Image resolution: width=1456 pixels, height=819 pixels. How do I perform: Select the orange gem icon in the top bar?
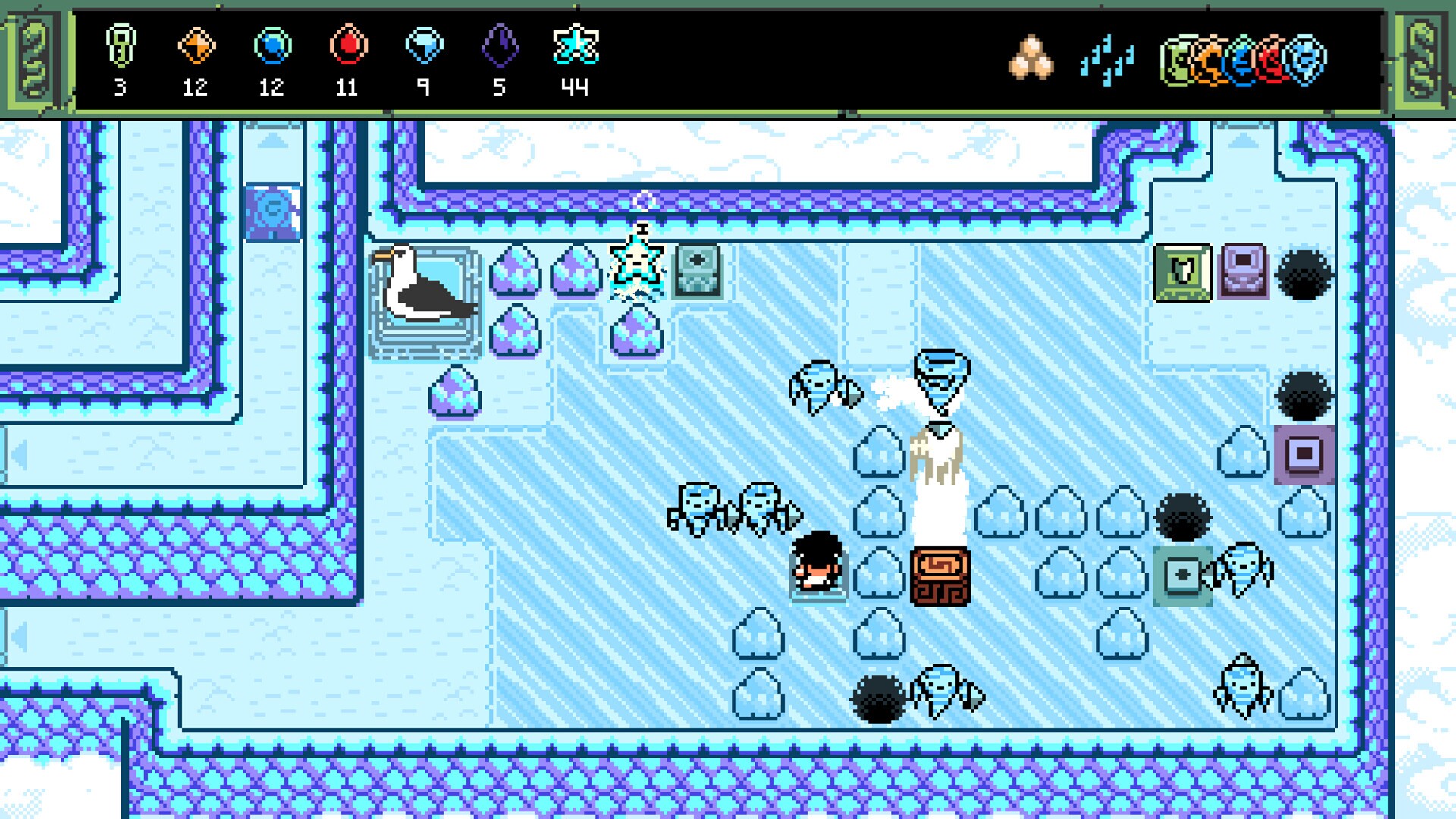[x=196, y=45]
